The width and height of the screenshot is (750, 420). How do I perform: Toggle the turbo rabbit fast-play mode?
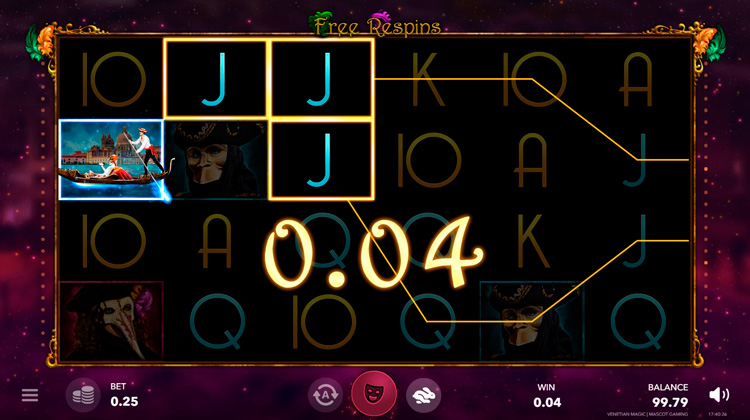[422, 395]
